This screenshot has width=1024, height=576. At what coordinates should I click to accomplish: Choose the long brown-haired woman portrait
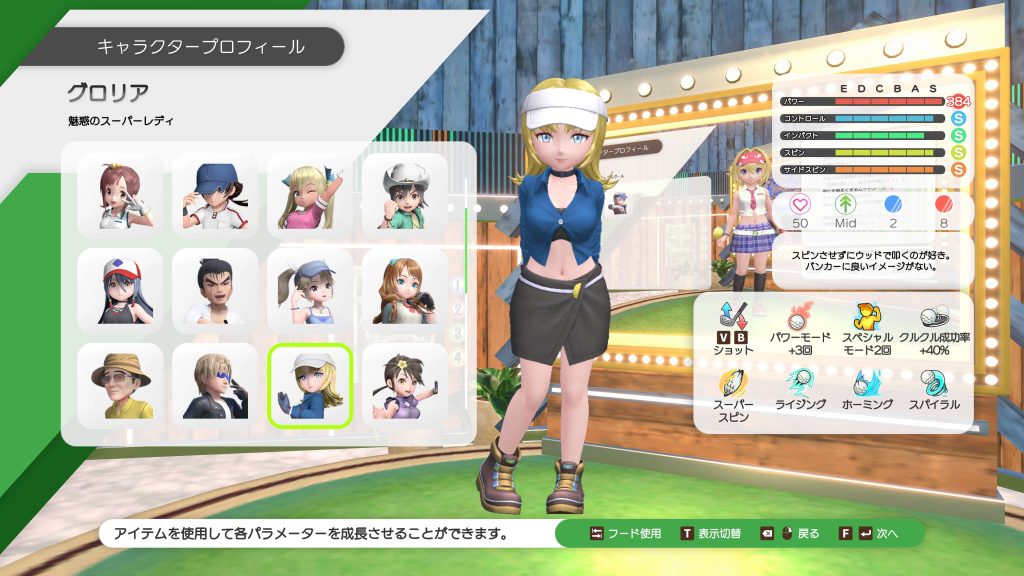404,290
